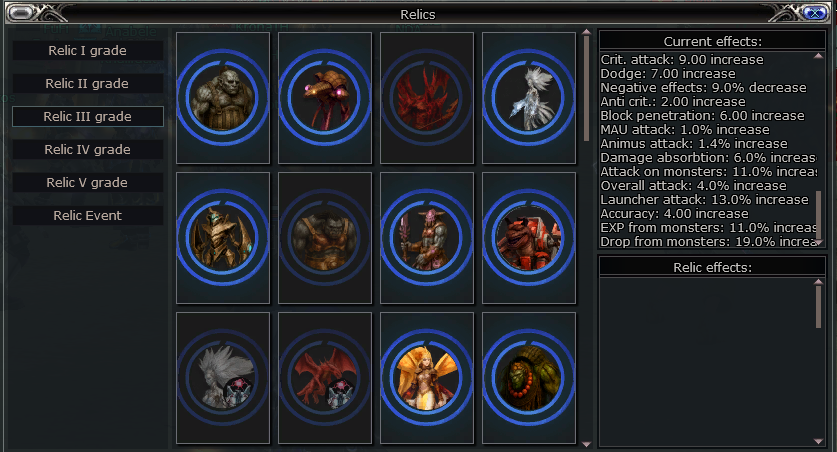Image resolution: width=837 pixels, height=452 pixels.
Task: Select the white ghostly figure relic
Action: [529, 98]
